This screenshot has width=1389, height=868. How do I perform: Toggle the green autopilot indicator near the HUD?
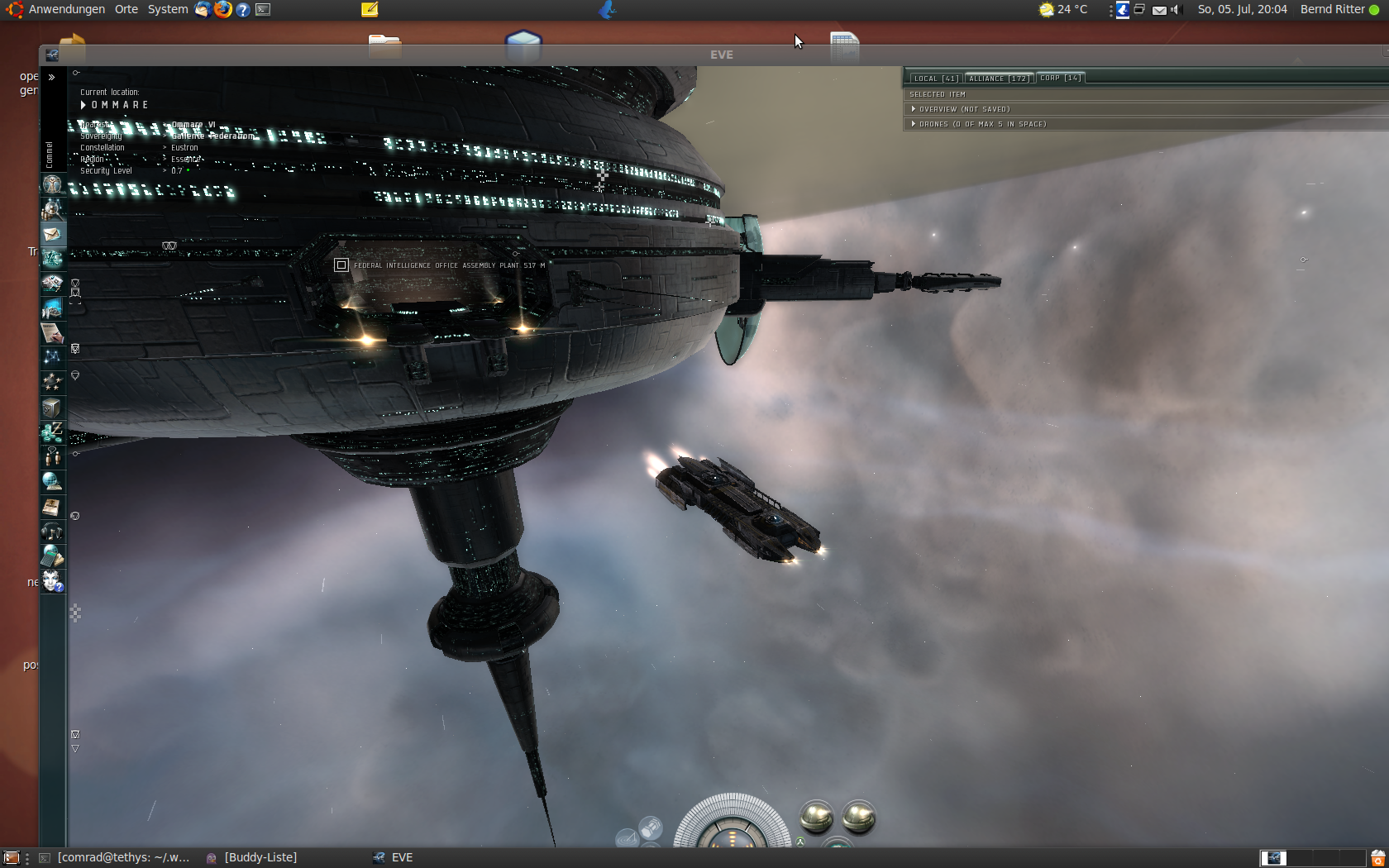point(800,842)
